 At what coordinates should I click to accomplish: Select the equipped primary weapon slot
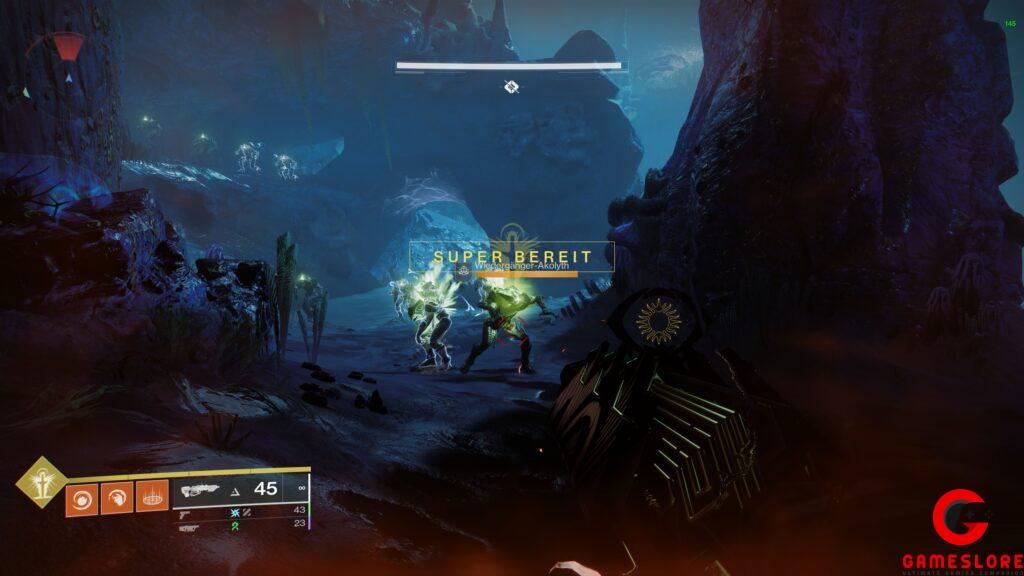tap(240, 489)
